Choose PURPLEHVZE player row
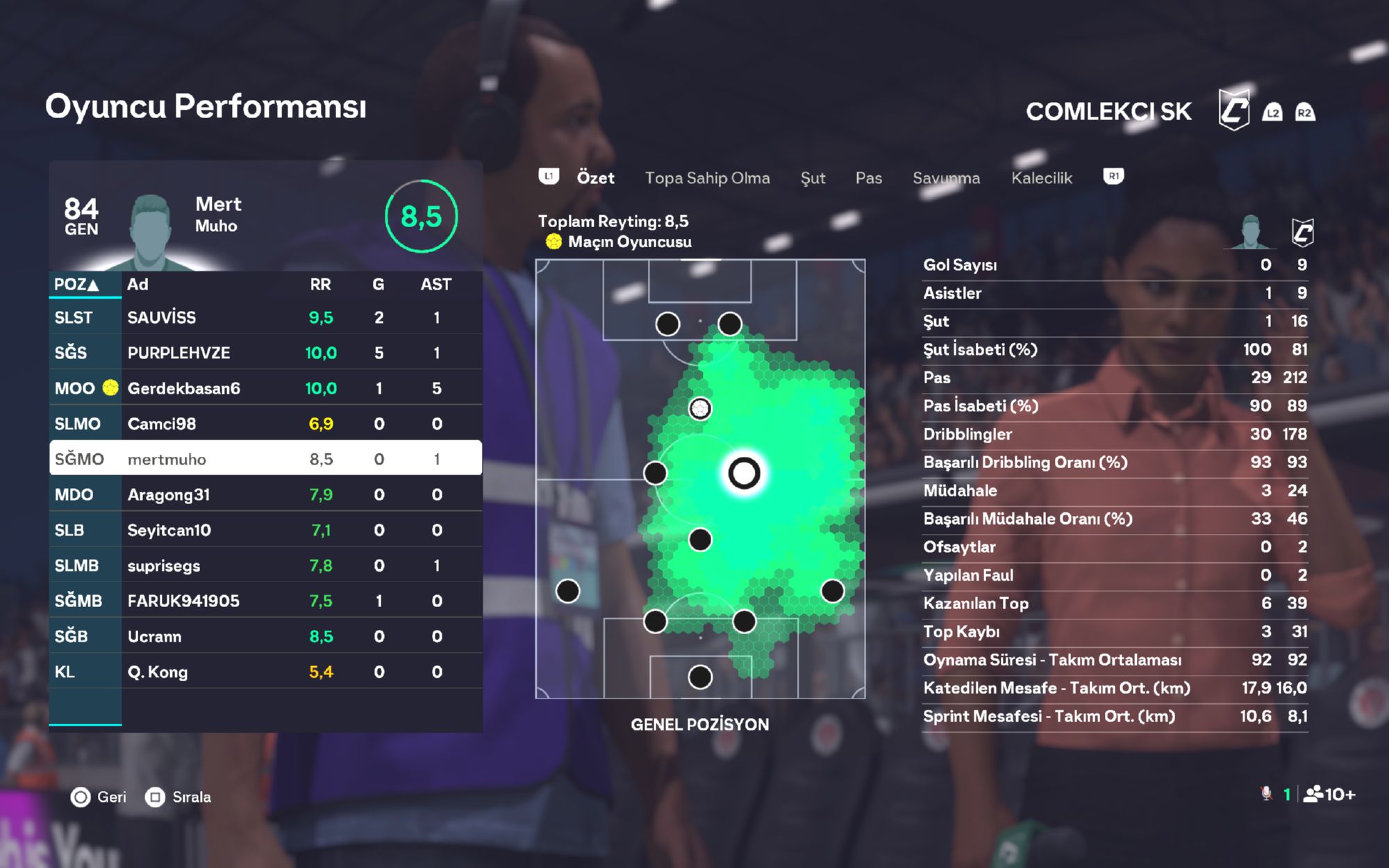The image size is (1389, 868). pos(265,353)
